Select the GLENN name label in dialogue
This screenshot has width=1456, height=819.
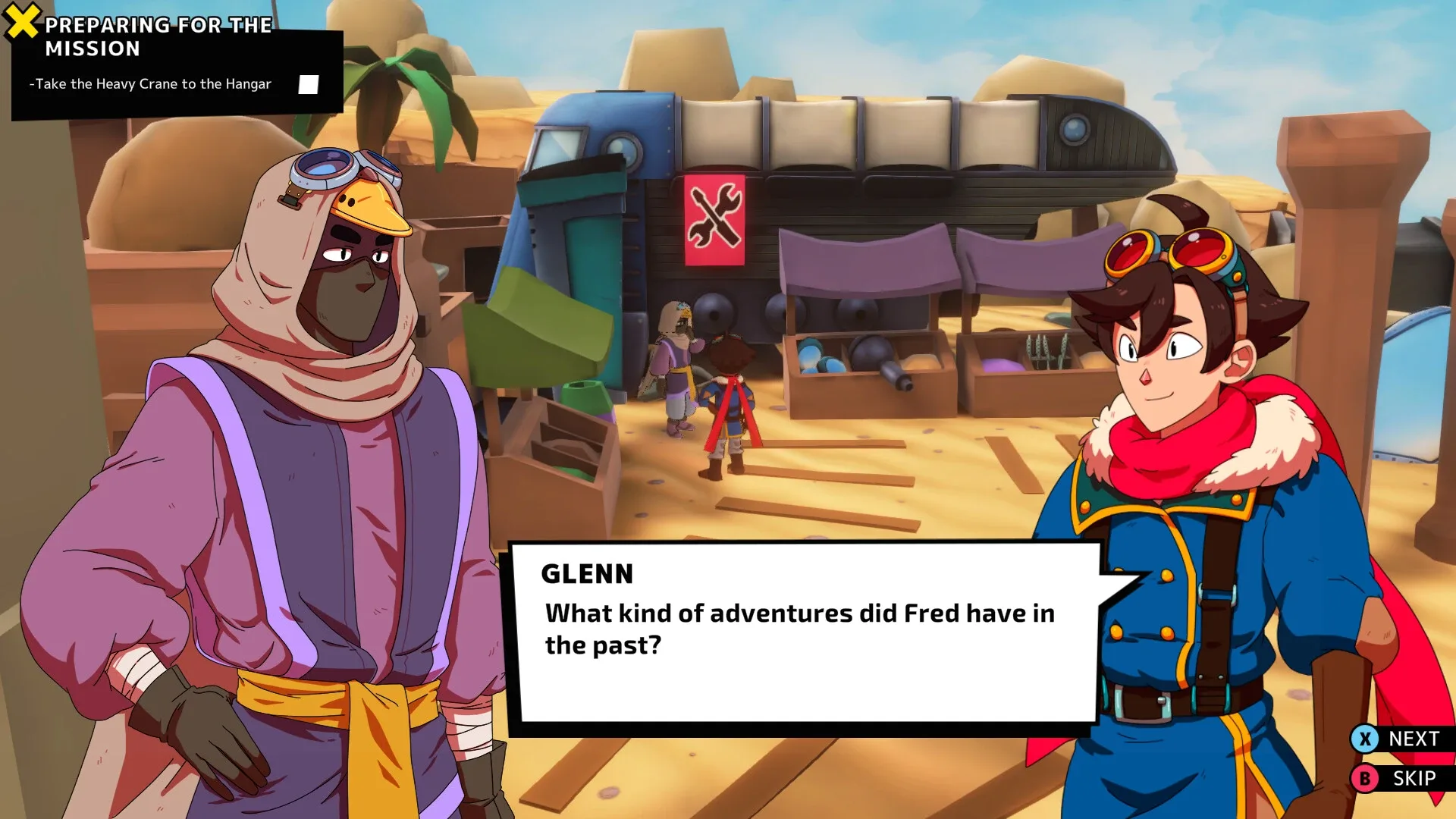[x=588, y=574]
